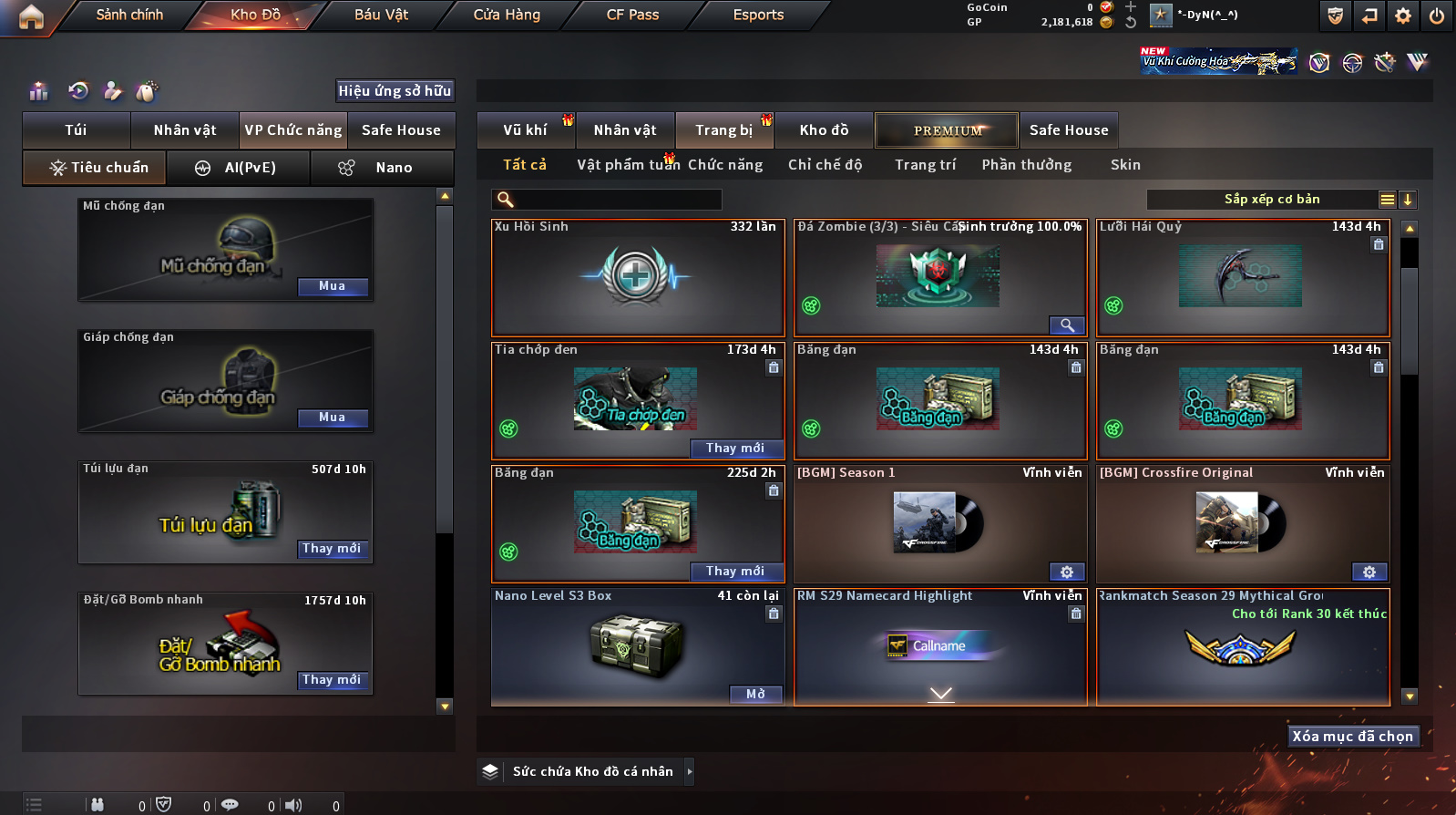1456x815 pixels.
Task: Renew the Túi lựu đạn item
Action: [333, 549]
